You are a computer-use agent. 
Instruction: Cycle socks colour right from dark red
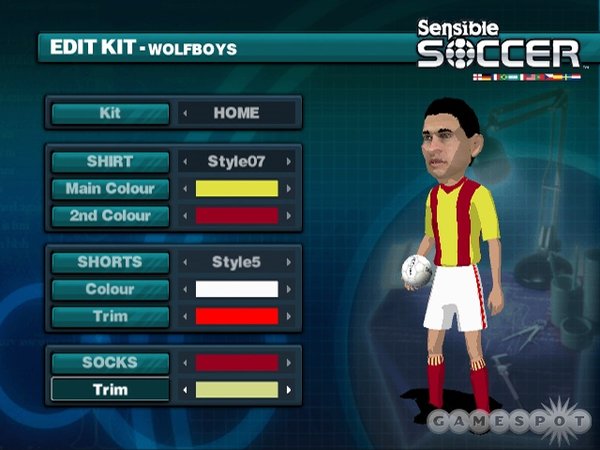click(x=289, y=362)
